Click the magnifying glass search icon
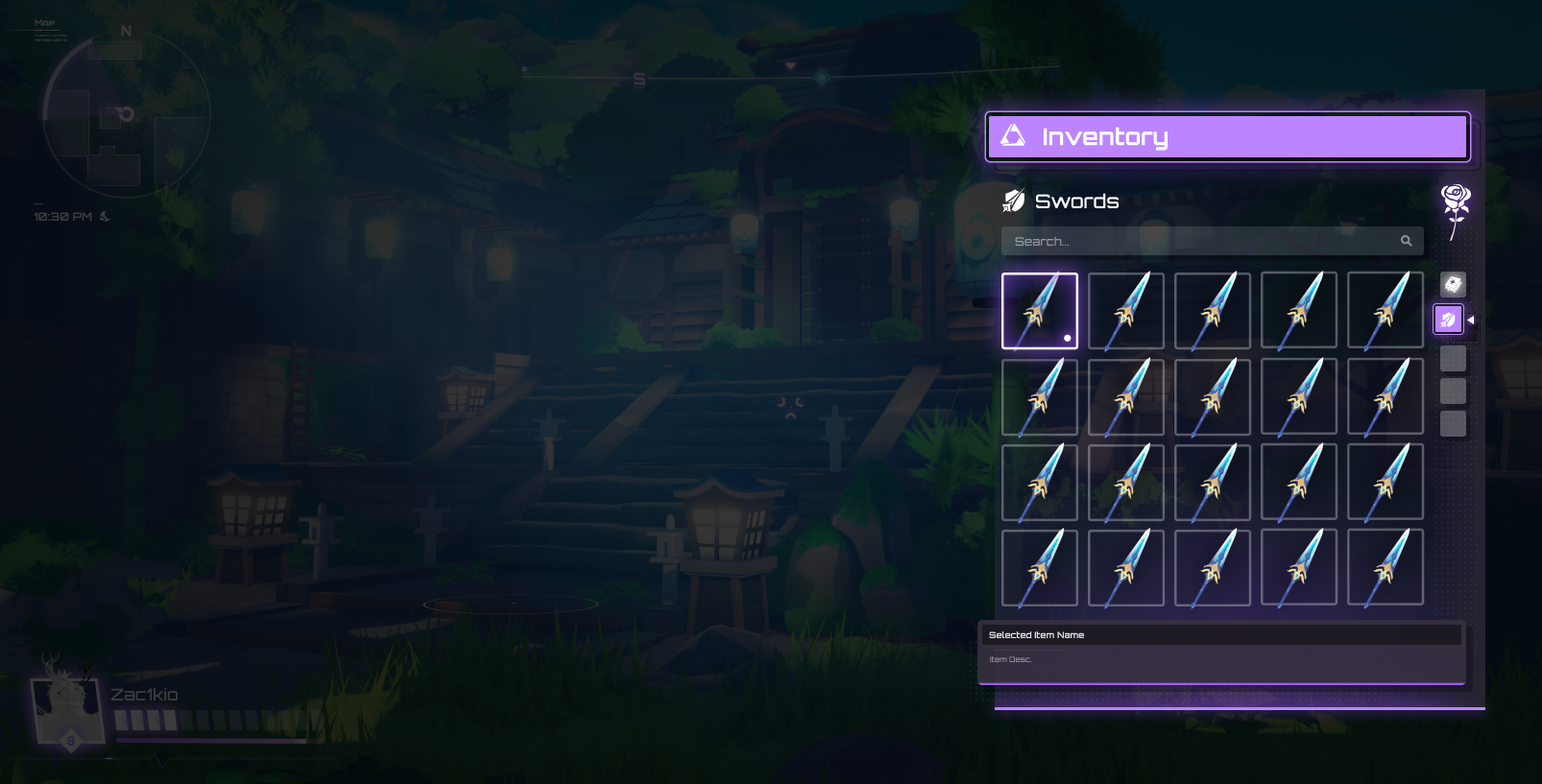Image resolution: width=1542 pixels, height=784 pixels. pos(1406,241)
